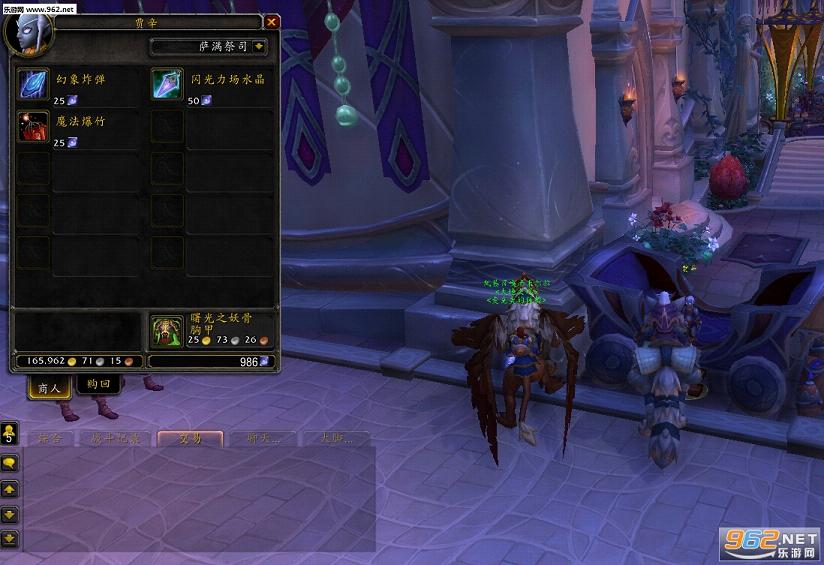Close the merchant window
This screenshot has height=565, width=824.
coord(271,22)
